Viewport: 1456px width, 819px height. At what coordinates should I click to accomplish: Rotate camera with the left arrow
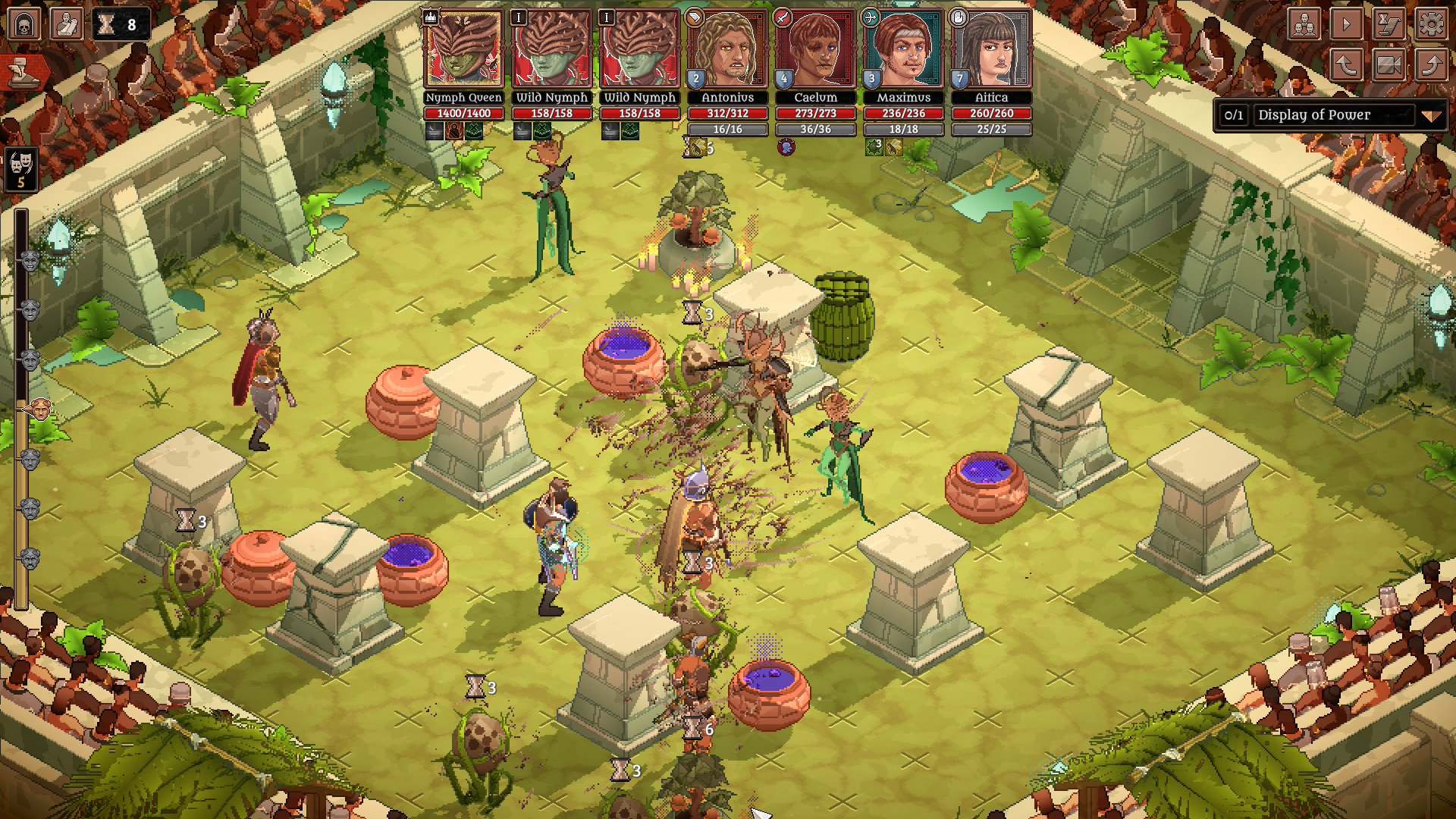coord(1347,65)
